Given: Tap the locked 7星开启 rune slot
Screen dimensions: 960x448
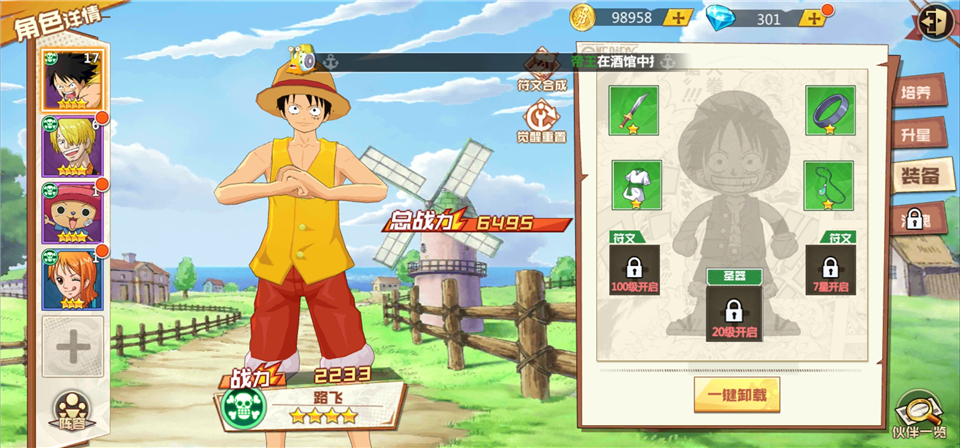Looking at the screenshot, I should (x=829, y=270).
